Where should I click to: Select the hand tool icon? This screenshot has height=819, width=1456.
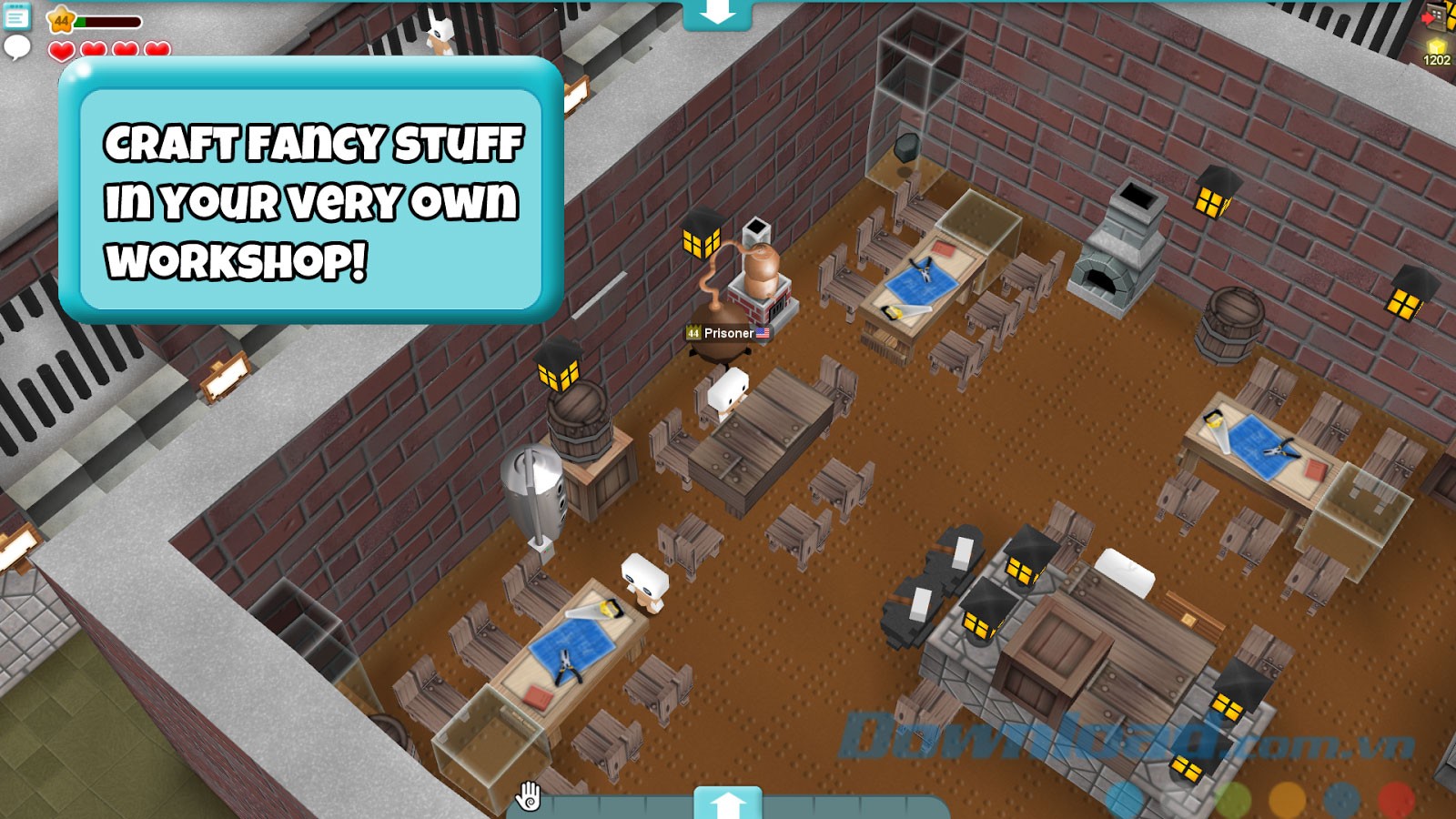(529, 796)
